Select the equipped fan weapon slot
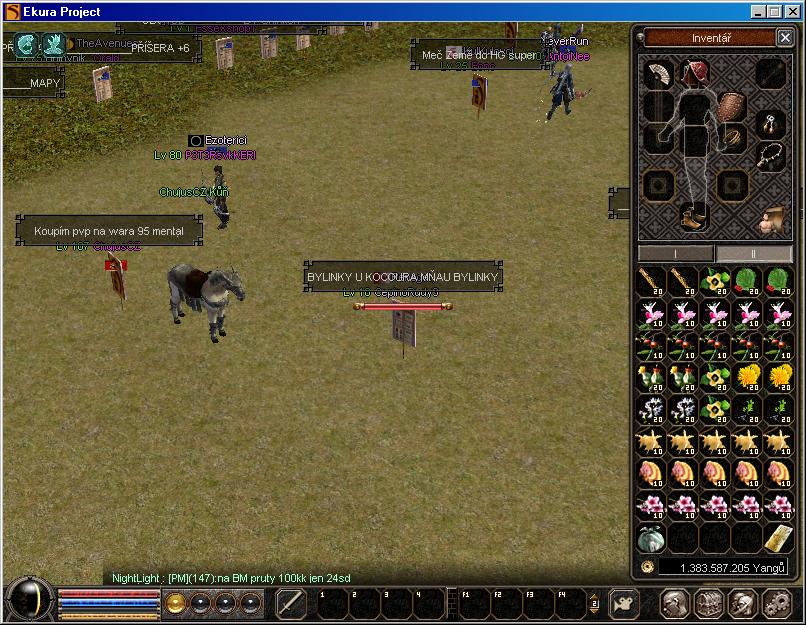Image resolution: width=806 pixels, height=625 pixels. [x=658, y=74]
